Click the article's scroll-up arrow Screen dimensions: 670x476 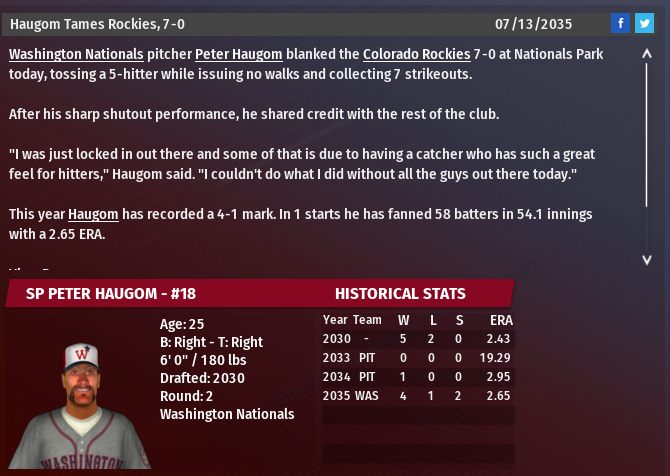coord(647,56)
